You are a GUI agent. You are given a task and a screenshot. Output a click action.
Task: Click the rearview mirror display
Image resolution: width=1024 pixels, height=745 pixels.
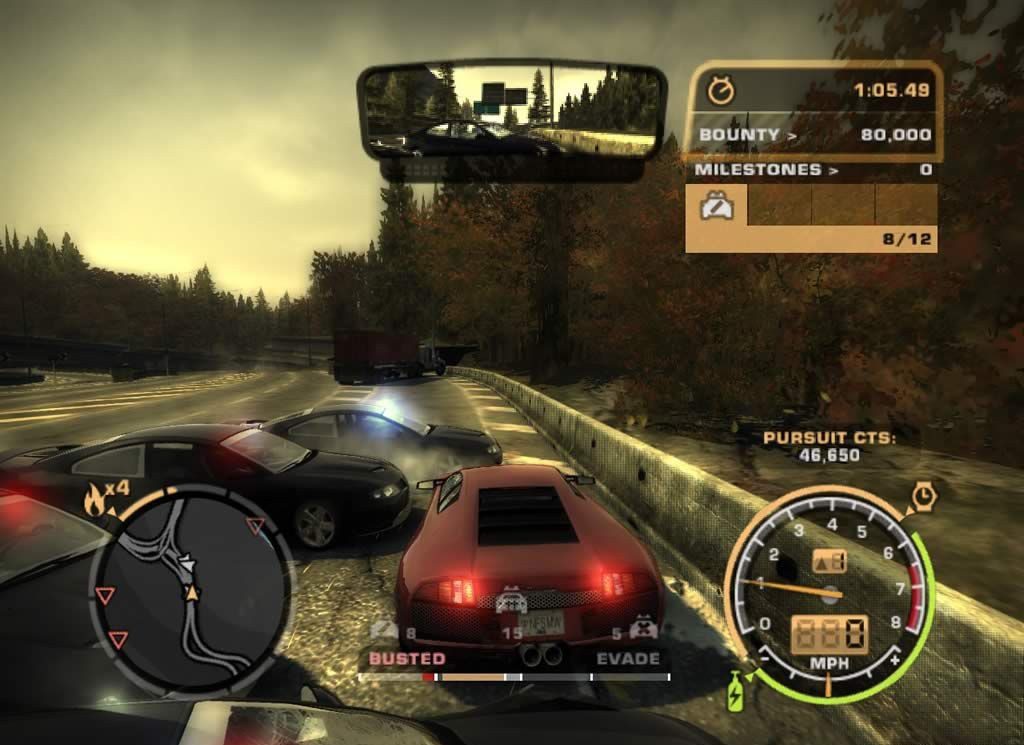(511, 111)
